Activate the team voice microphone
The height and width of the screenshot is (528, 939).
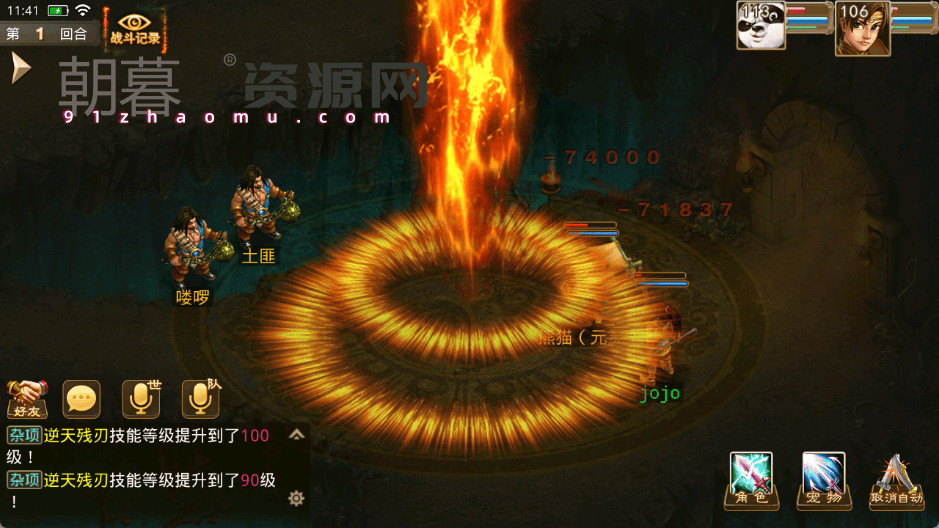pos(200,399)
